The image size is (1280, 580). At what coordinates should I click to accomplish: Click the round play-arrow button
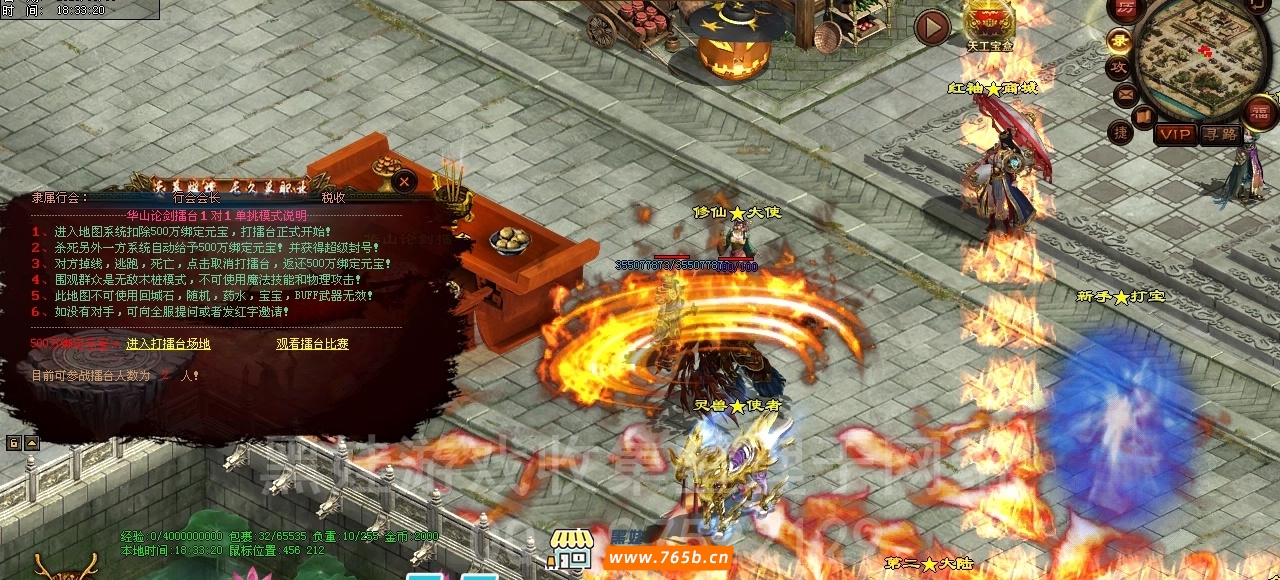932,27
